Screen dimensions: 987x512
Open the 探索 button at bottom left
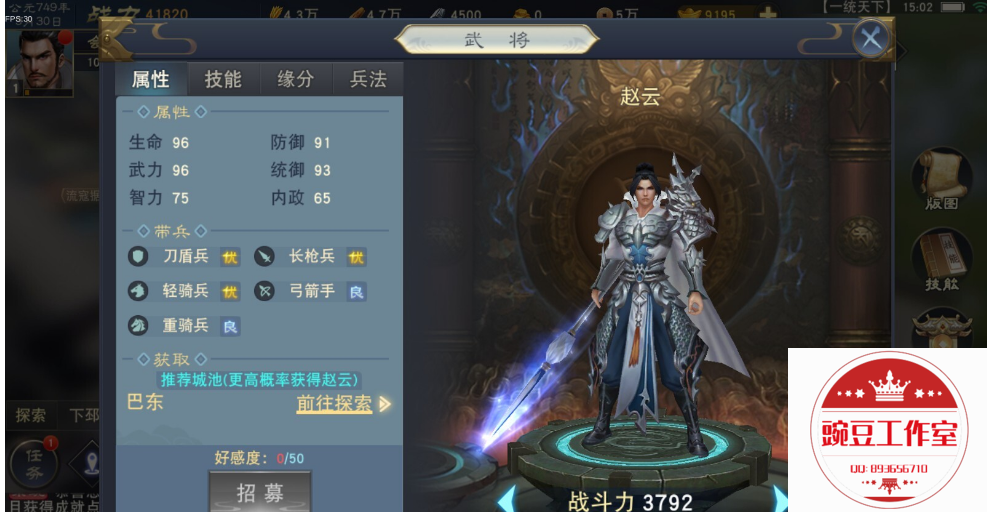[31, 414]
